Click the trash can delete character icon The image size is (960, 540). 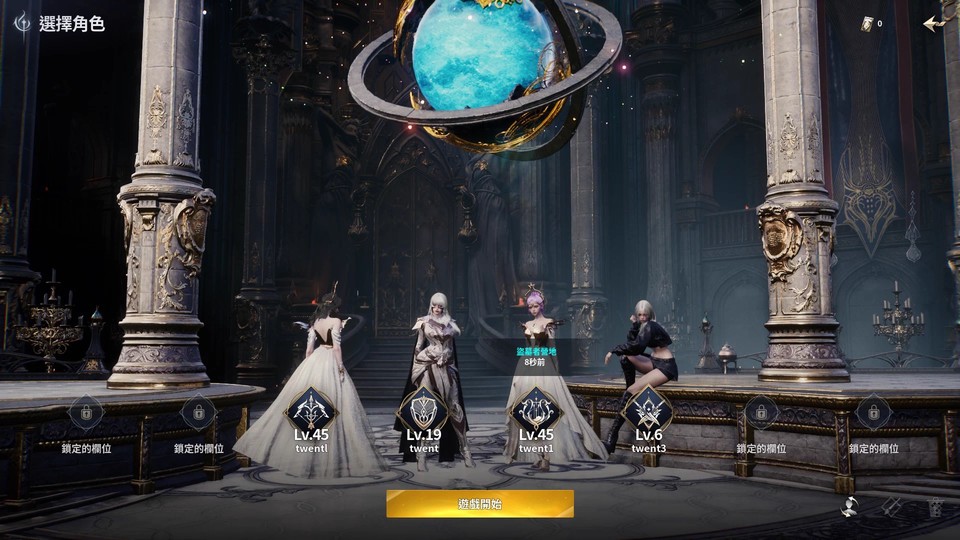coord(935,507)
